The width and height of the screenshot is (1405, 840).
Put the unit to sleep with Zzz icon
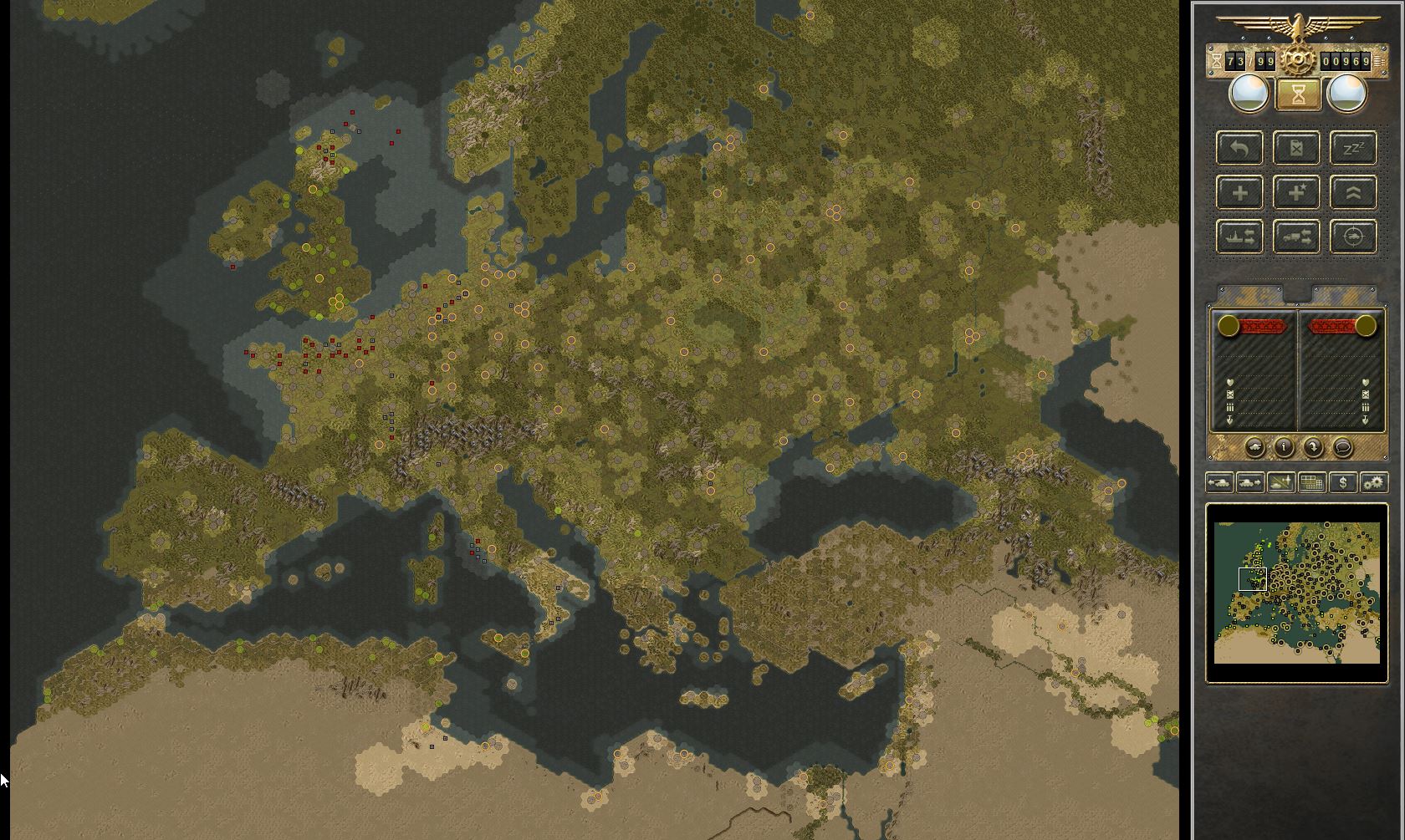(1352, 148)
